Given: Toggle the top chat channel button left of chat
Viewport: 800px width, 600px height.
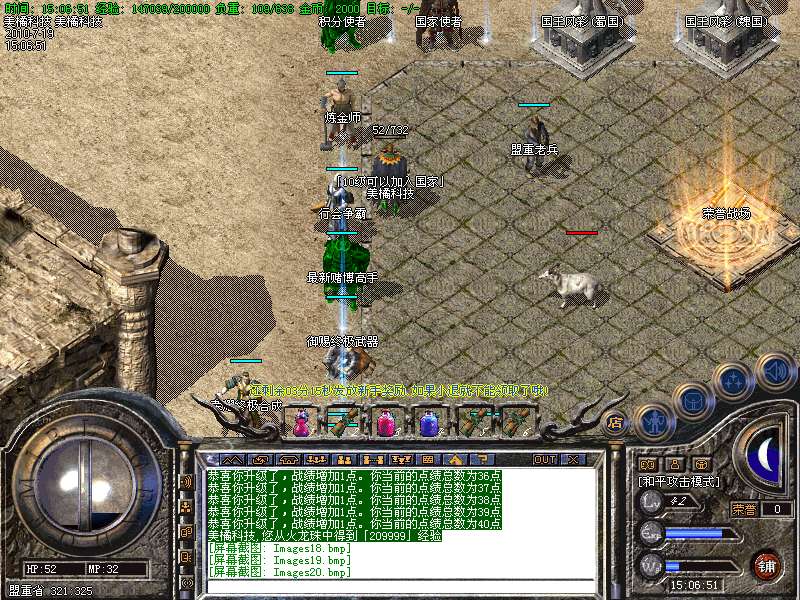Looking at the screenshot, I should (x=186, y=481).
